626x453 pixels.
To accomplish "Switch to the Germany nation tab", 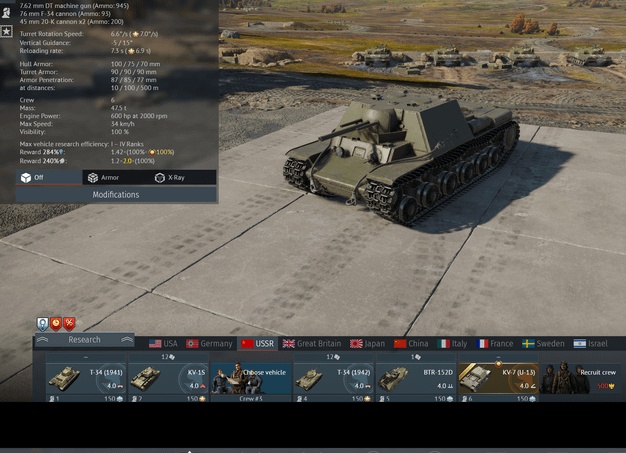I will click(209, 343).
